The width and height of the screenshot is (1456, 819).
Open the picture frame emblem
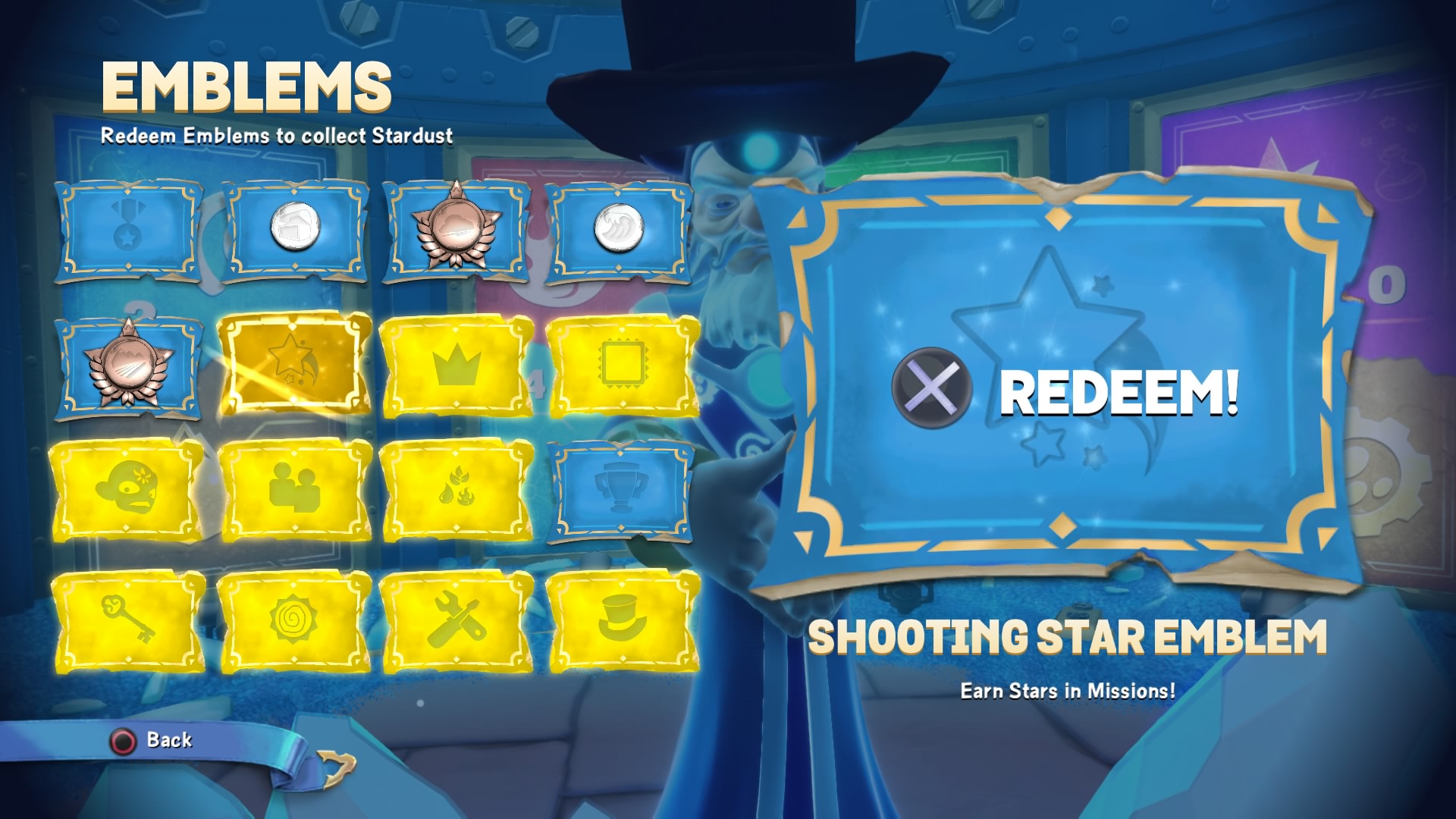[x=620, y=367]
